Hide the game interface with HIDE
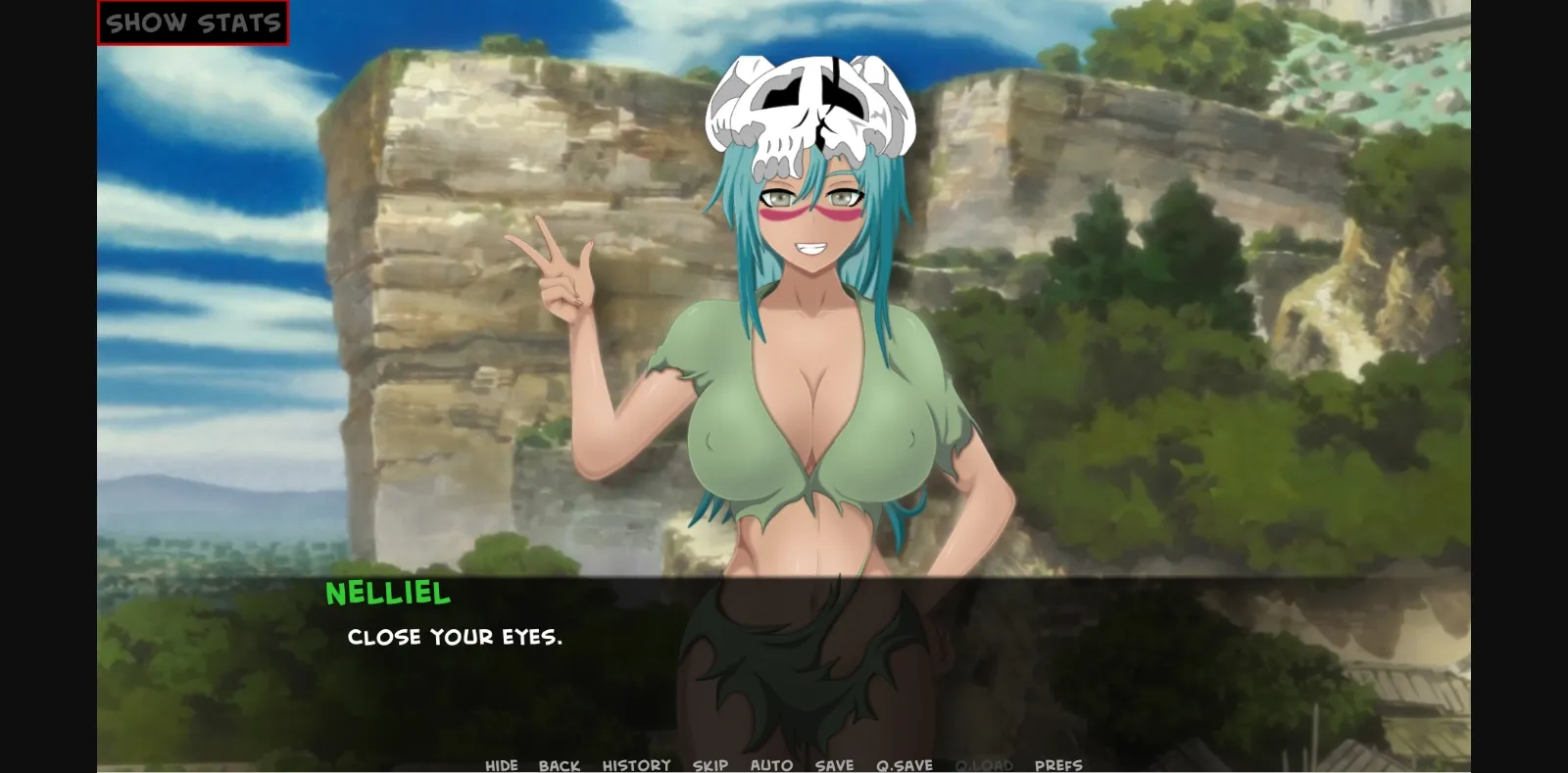 [503, 764]
